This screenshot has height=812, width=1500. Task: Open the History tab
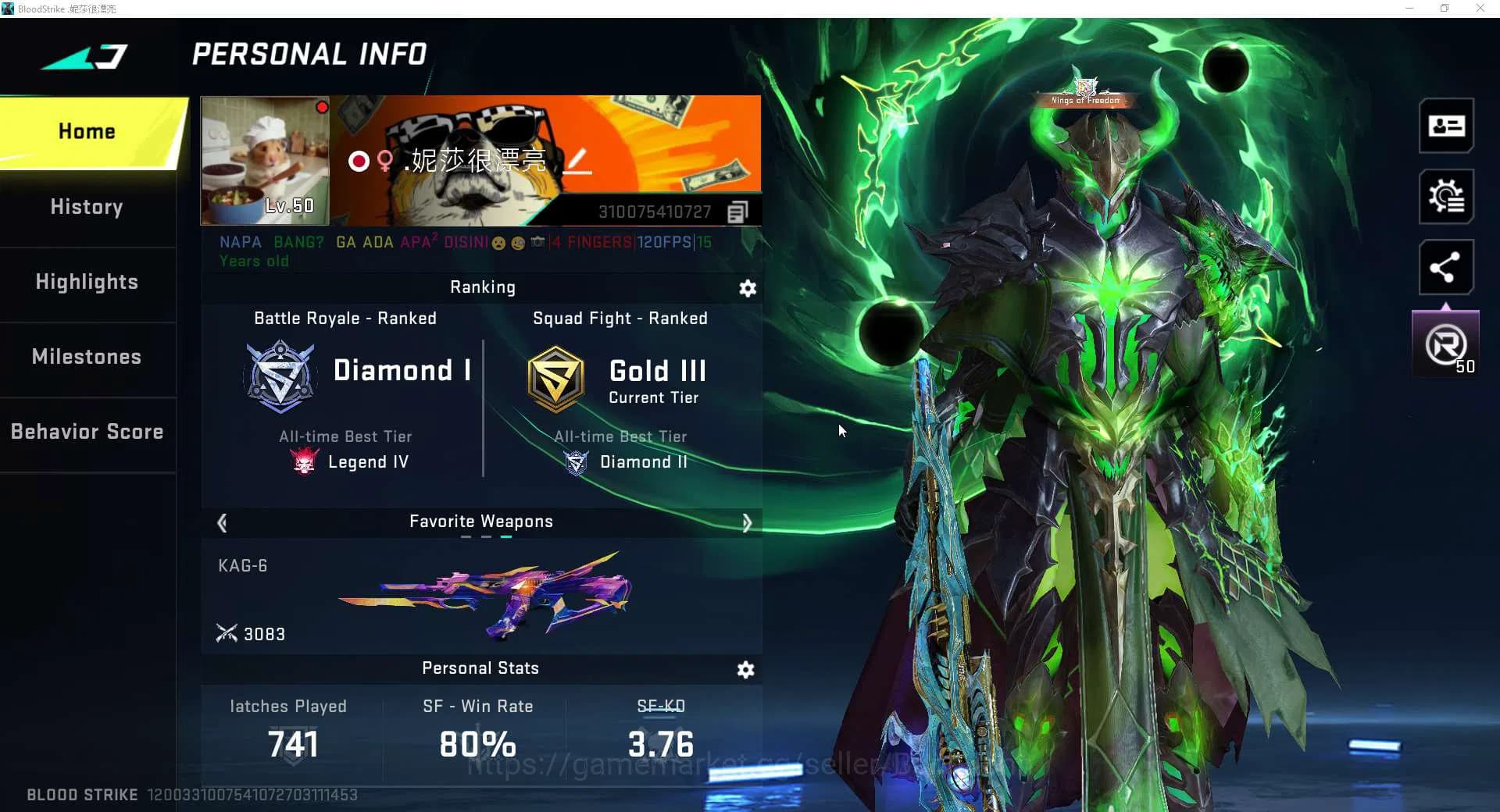[87, 207]
